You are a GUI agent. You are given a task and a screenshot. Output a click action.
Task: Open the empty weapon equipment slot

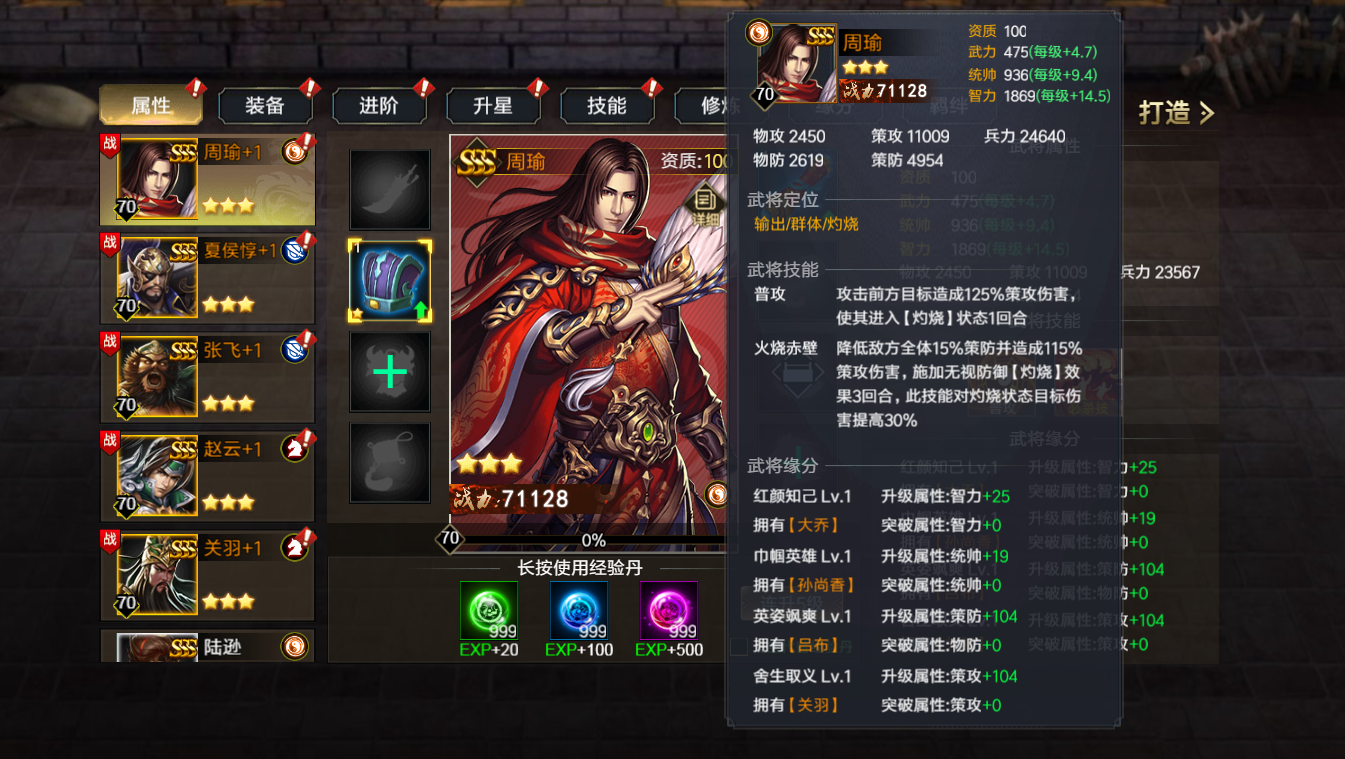(x=390, y=190)
